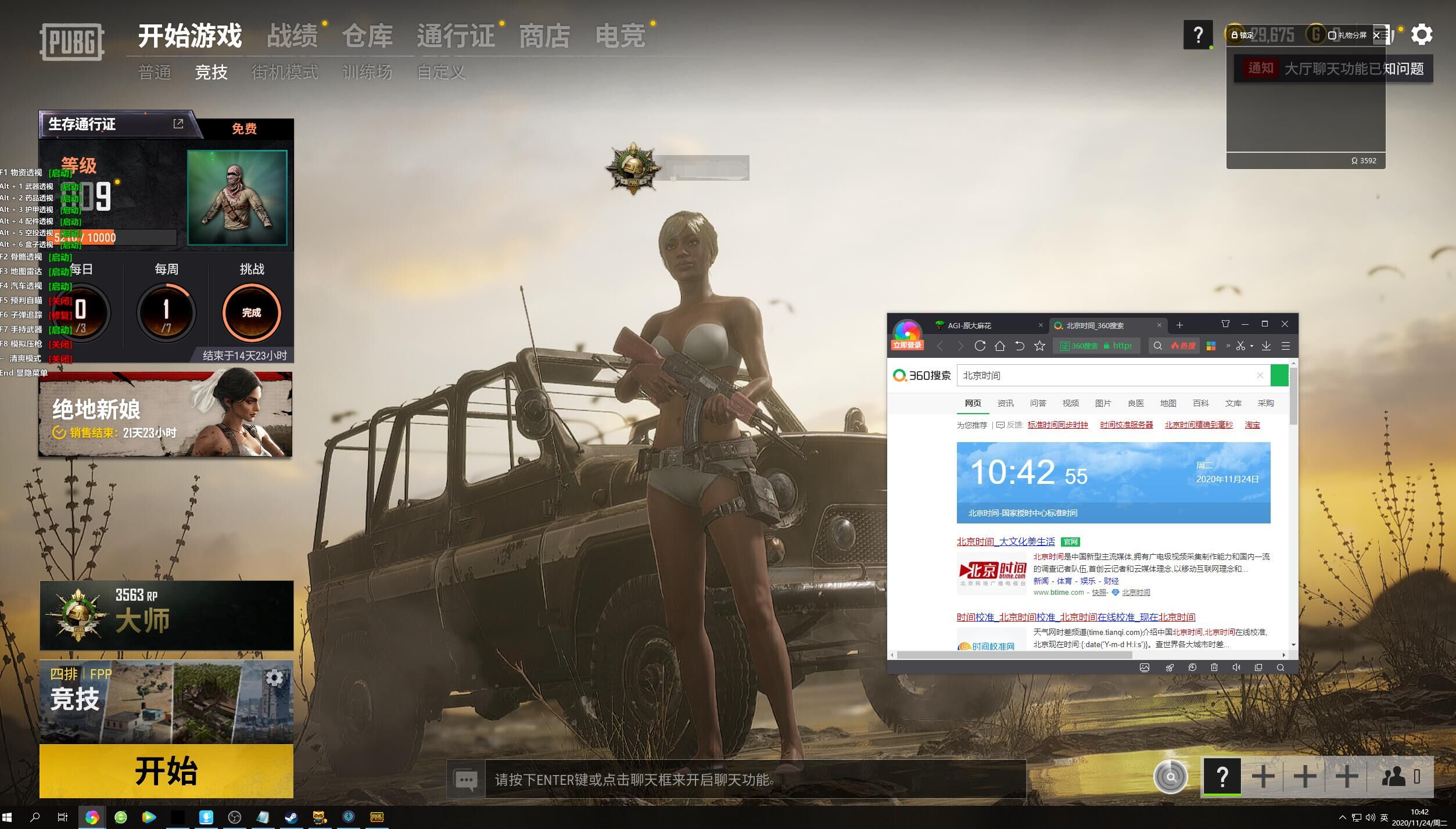Select the 普通 normal match mode
Image resolution: width=1456 pixels, height=829 pixels.
pos(155,73)
